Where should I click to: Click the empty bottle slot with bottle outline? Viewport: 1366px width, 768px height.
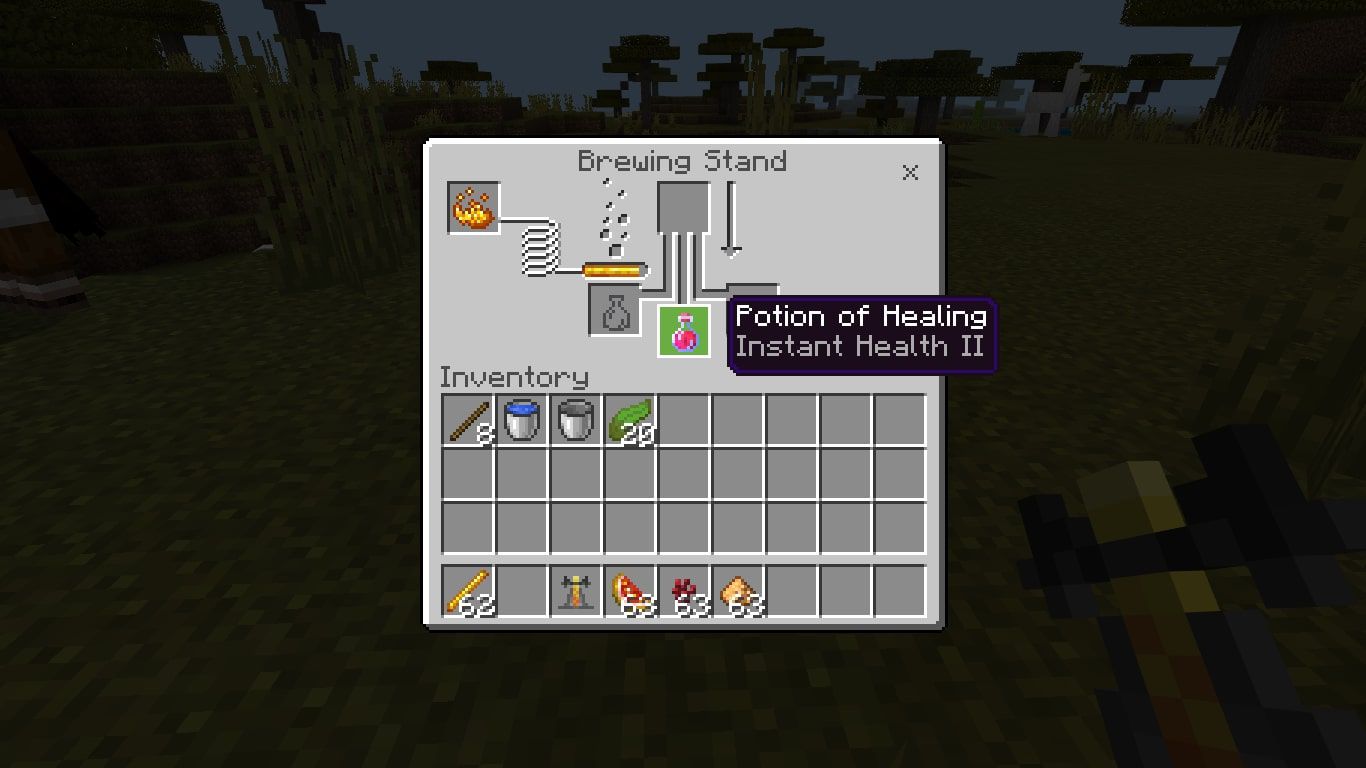612,311
